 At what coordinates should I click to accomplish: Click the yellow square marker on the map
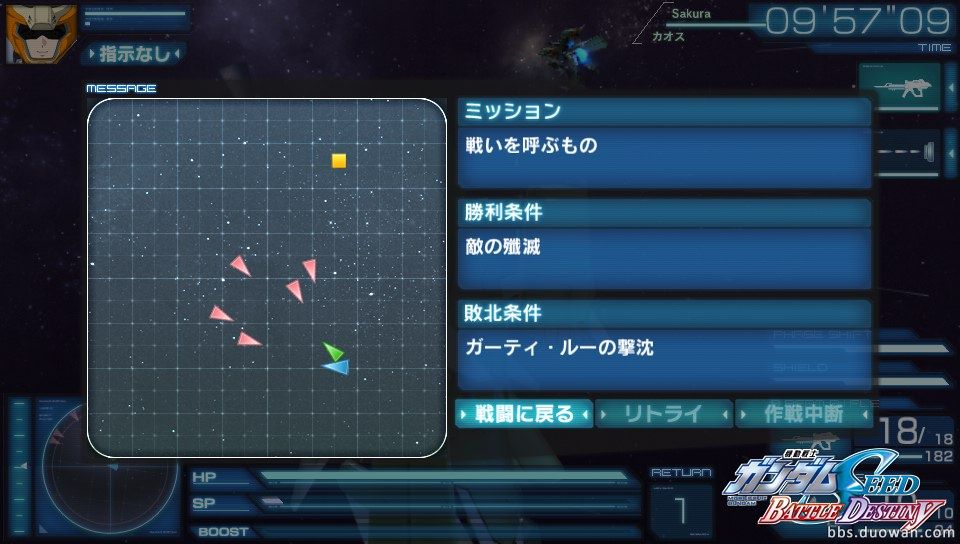point(339,160)
